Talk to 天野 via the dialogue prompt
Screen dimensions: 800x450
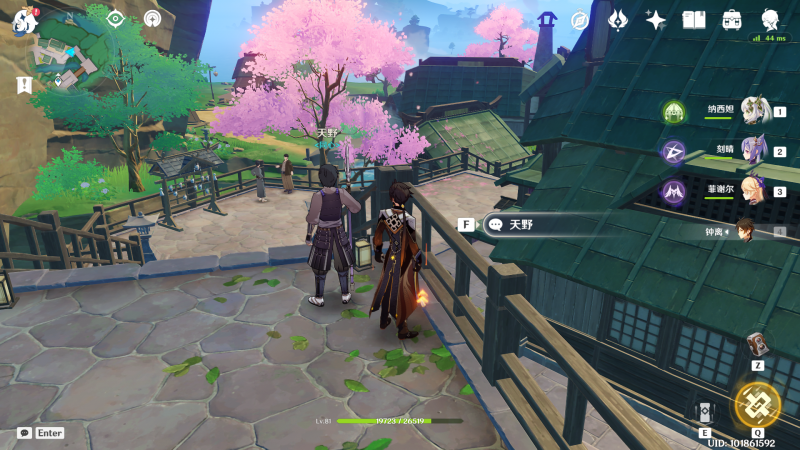pyautogui.click(x=520, y=225)
